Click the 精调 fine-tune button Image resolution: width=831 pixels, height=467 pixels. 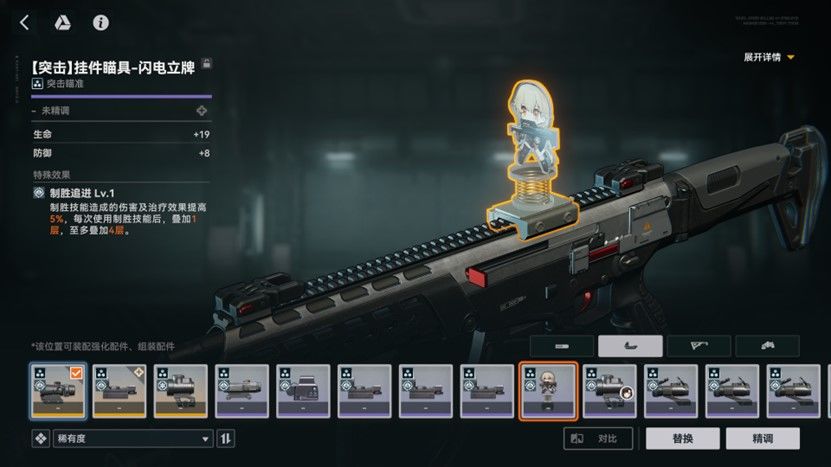[x=762, y=439]
